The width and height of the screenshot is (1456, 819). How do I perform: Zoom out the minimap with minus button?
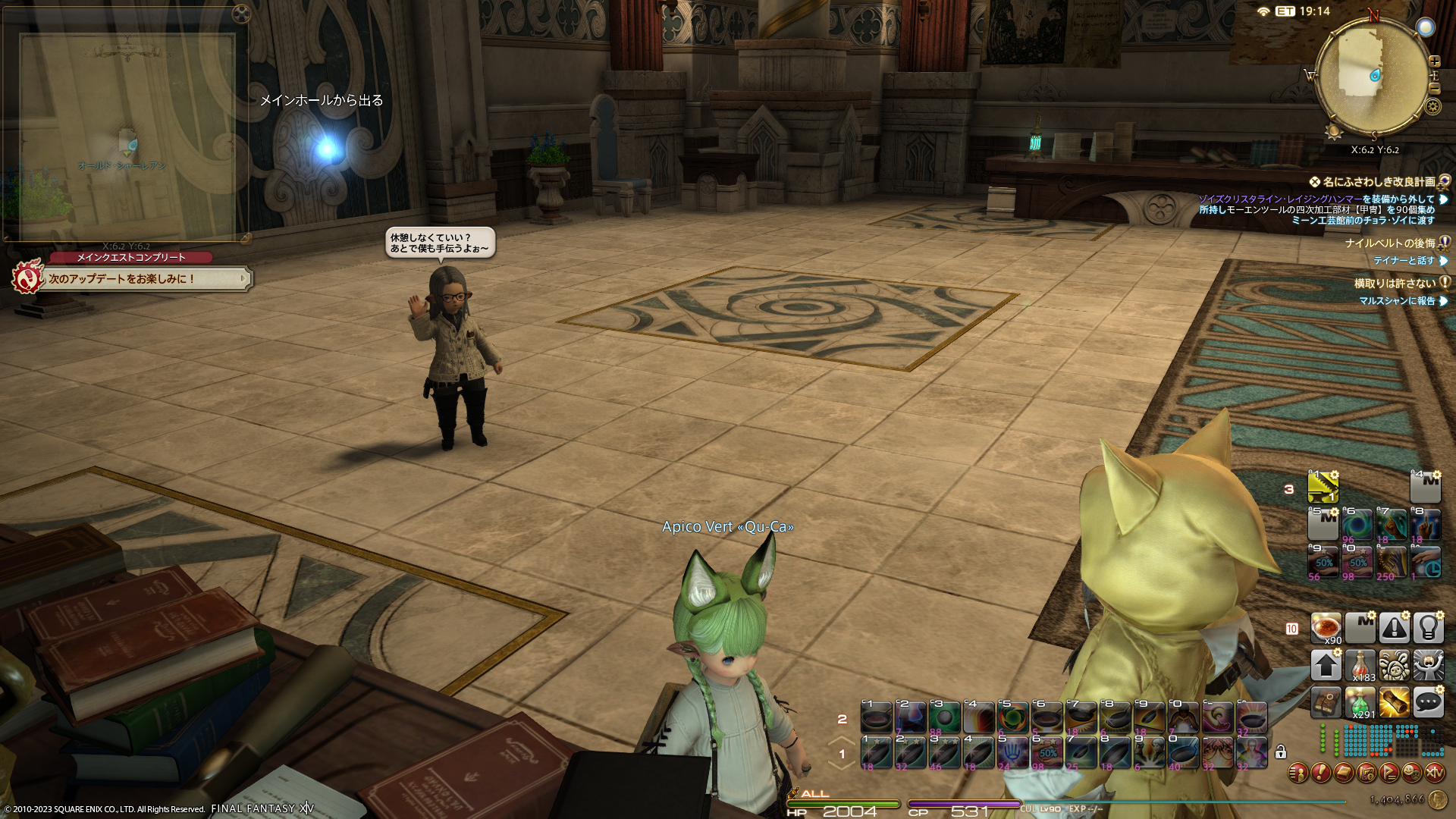pyautogui.click(x=1434, y=89)
